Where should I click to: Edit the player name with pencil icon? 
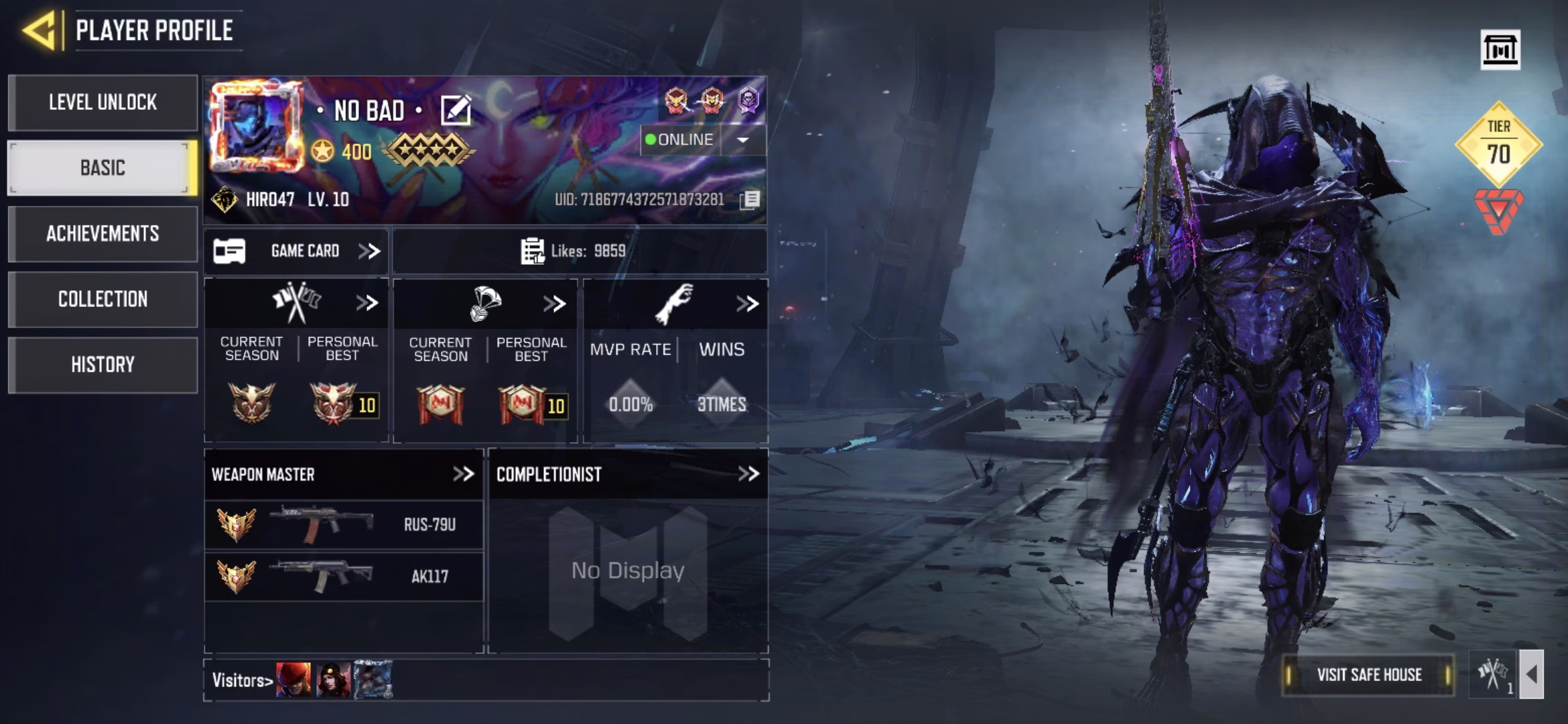[x=456, y=111]
